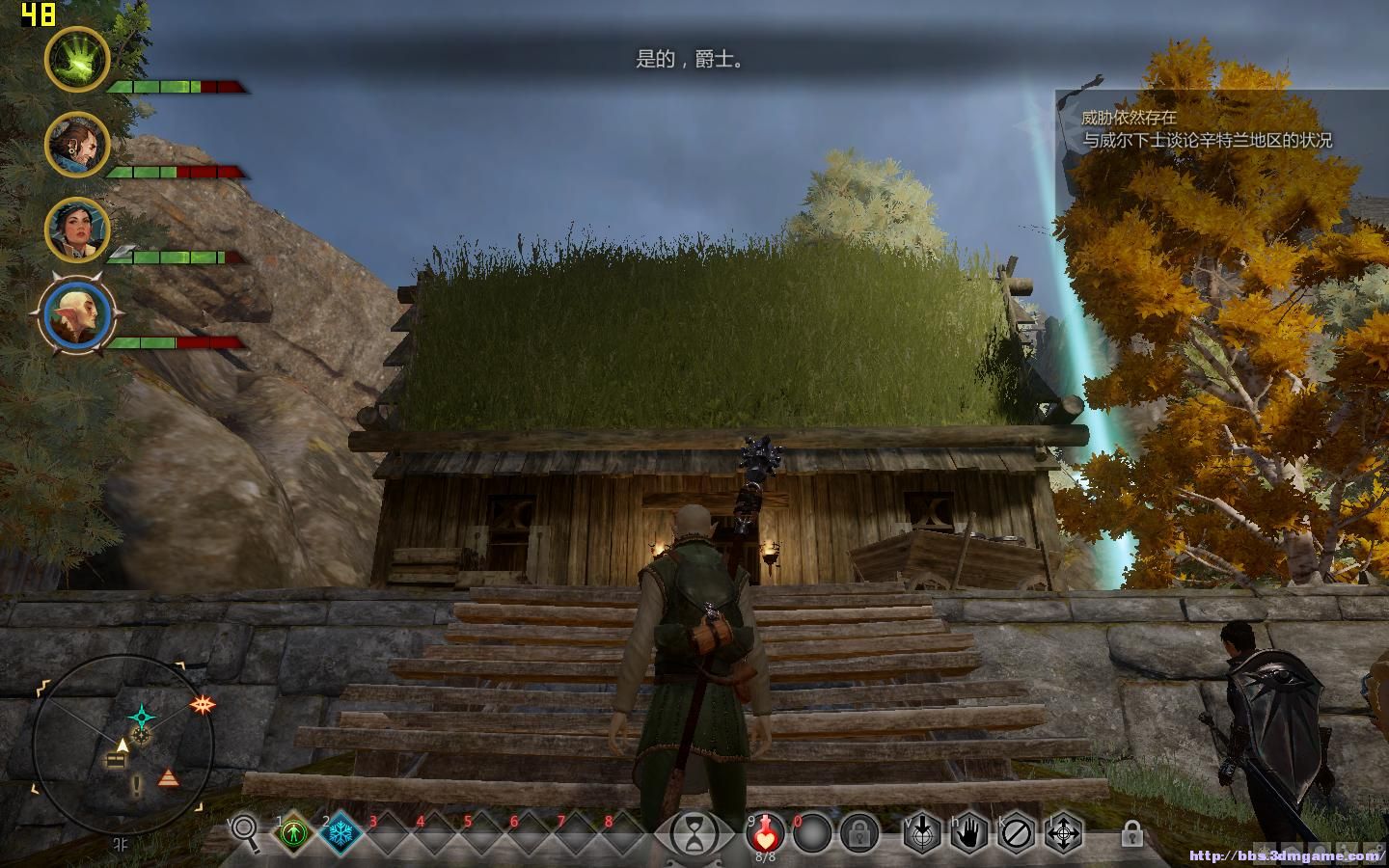This screenshot has height=868, width=1389.
Task: Click the crossed-circle disengage command
Action: pos(1017,832)
